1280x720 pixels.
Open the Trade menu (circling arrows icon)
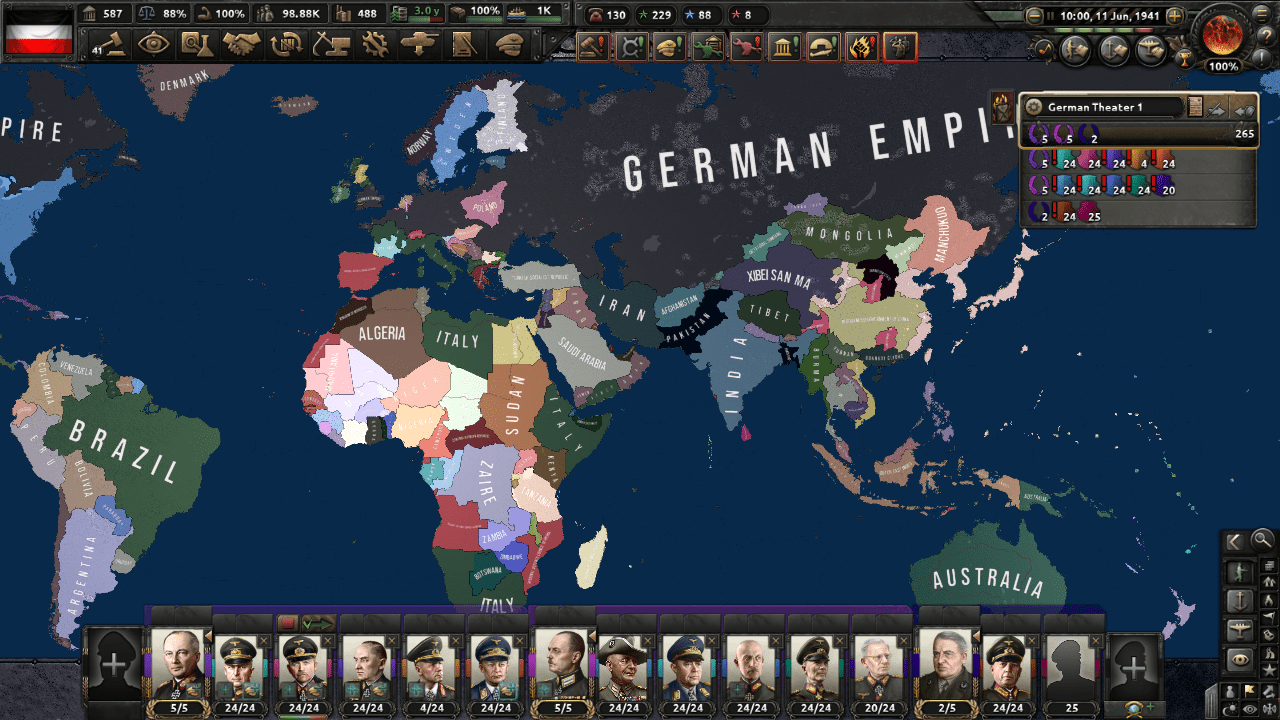[x=287, y=46]
